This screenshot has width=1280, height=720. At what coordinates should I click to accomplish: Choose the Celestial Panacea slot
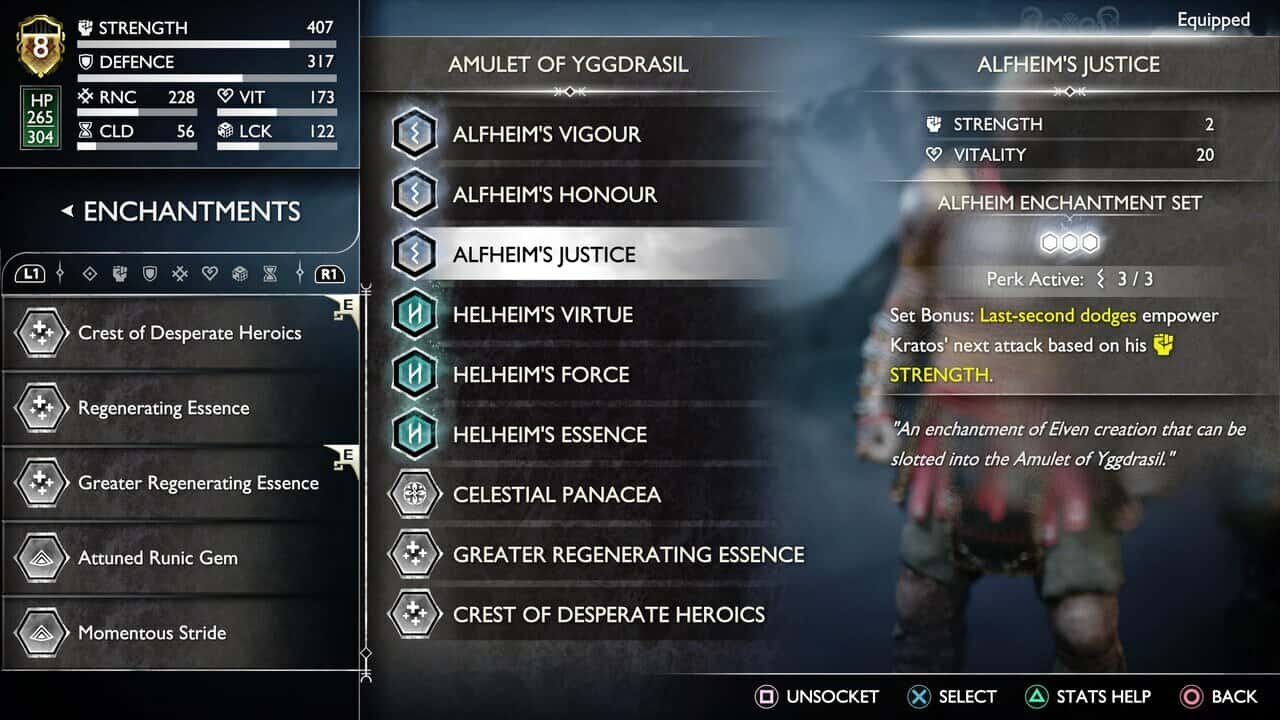[x=556, y=494]
